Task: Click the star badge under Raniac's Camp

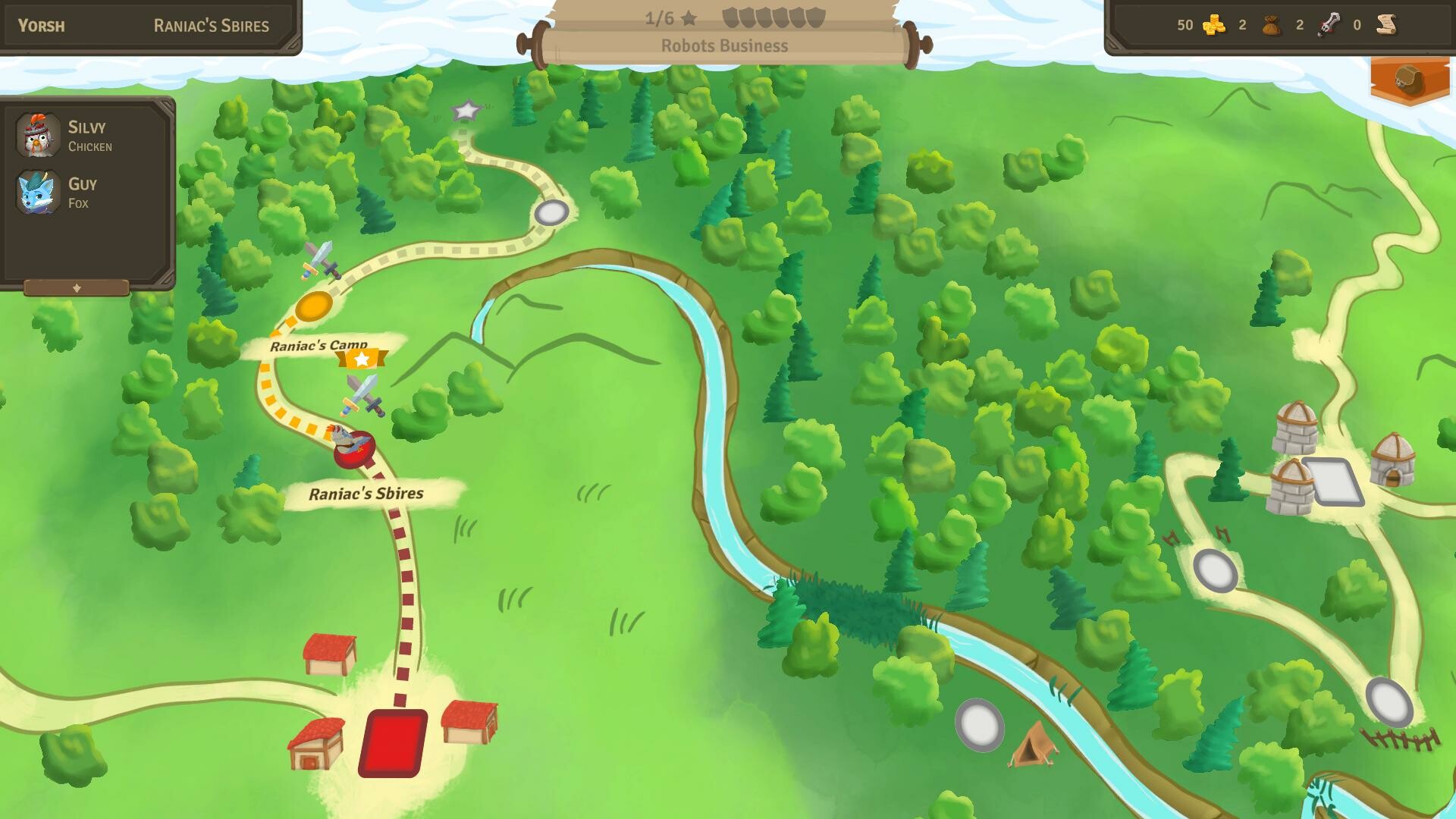Action: 361,358
